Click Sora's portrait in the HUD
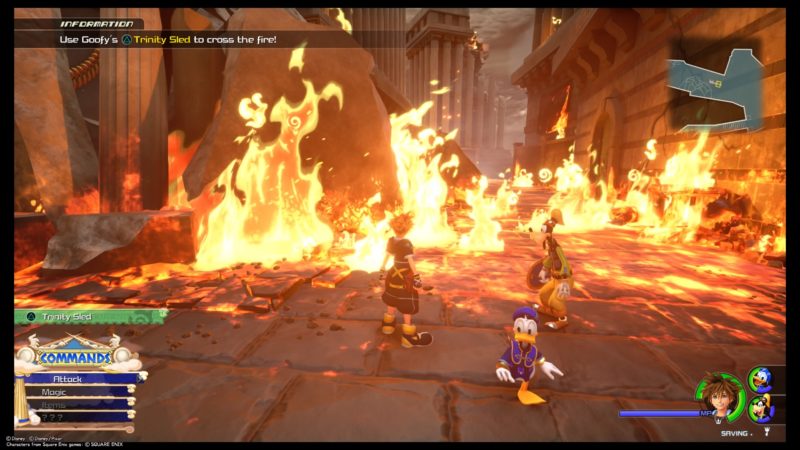The image size is (800, 450). coord(722,393)
